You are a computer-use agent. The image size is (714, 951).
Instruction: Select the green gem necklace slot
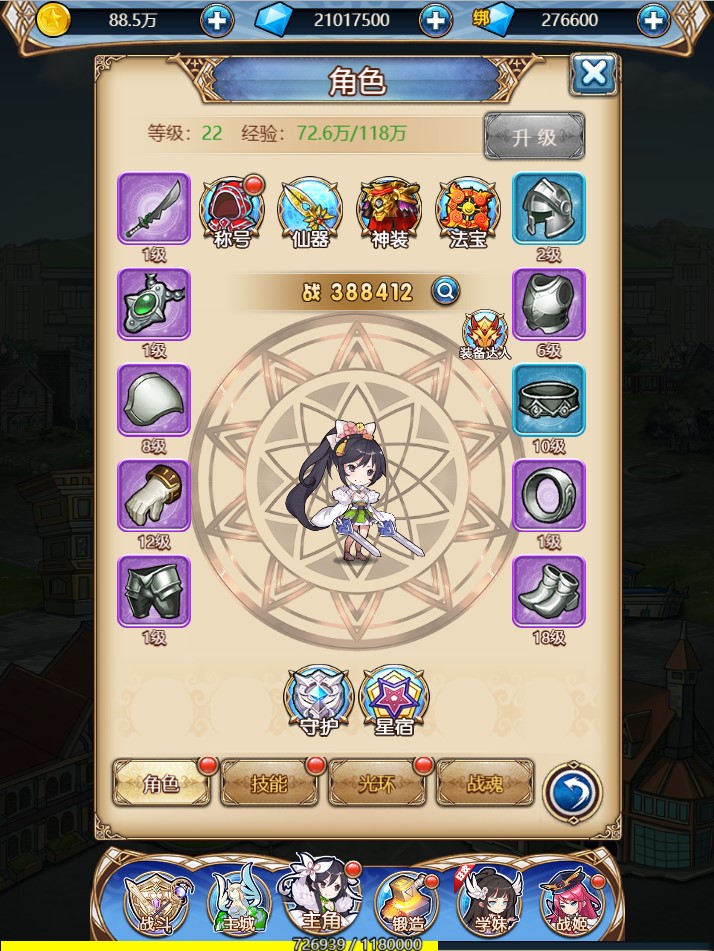click(x=153, y=304)
